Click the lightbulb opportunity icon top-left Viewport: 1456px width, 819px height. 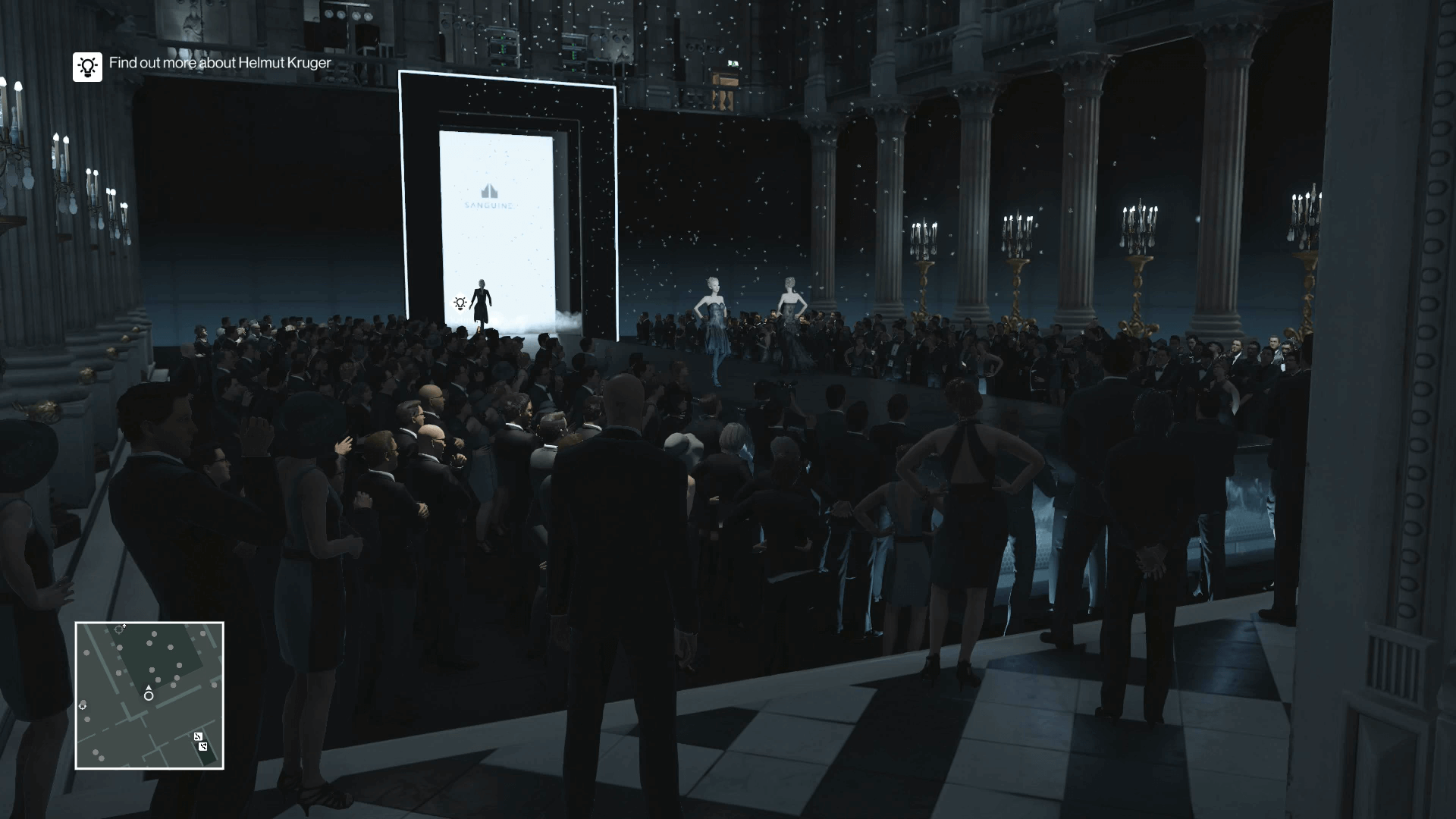(x=87, y=67)
